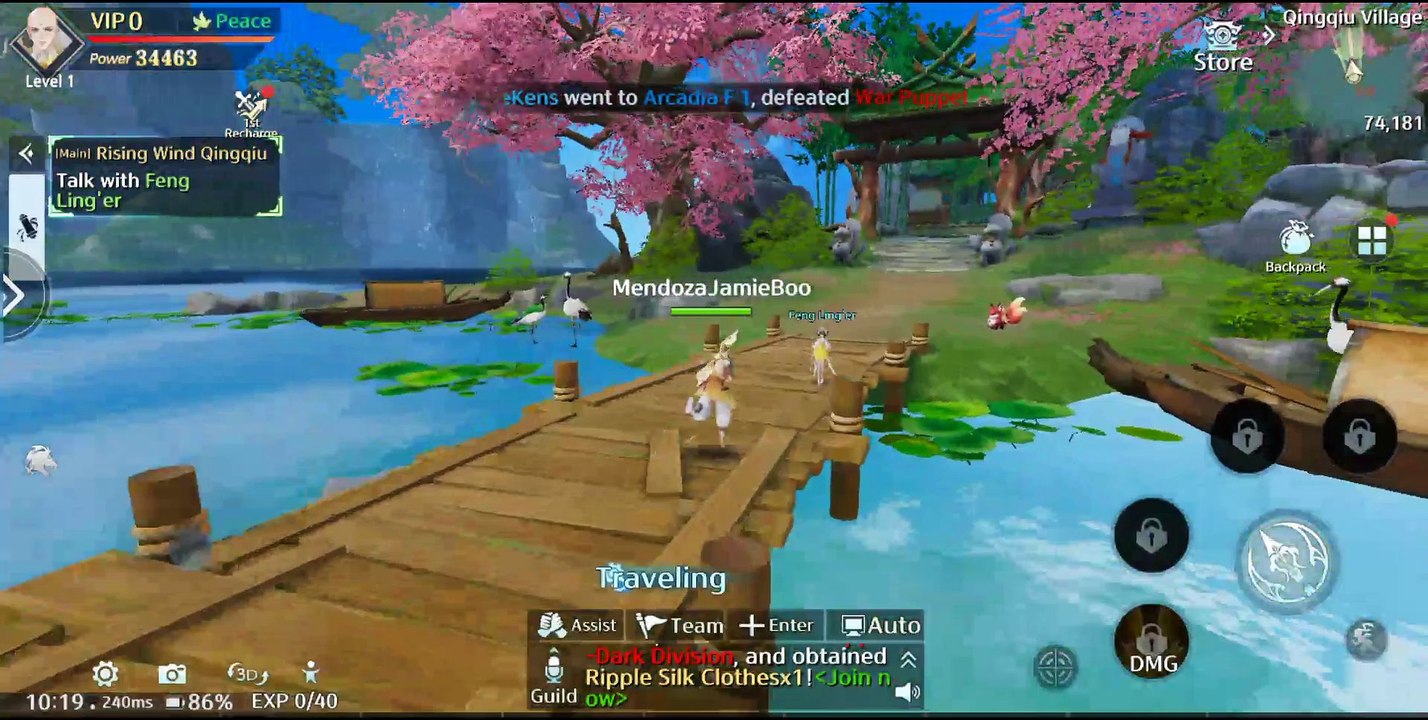
Task: Tap the Guild voice microphone
Action: coord(554,668)
